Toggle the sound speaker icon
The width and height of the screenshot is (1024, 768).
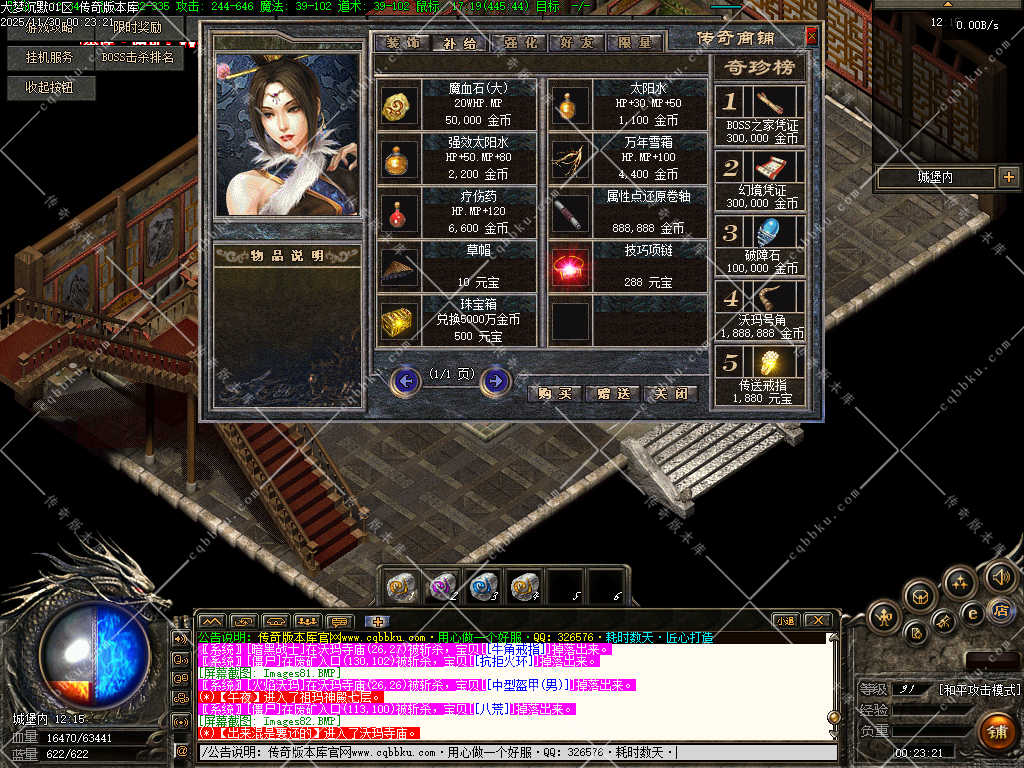[x=1001, y=577]
